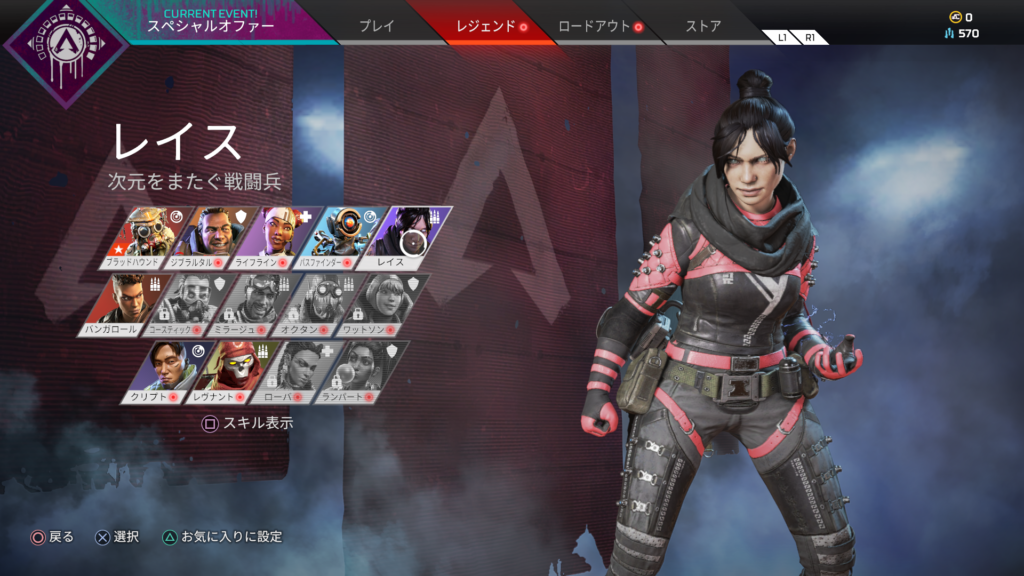Viewport: 1024px width, 576px height.
Task: Choose the Gibraltar legend tile
Action: pyautogui.click(x=214, y=238)
